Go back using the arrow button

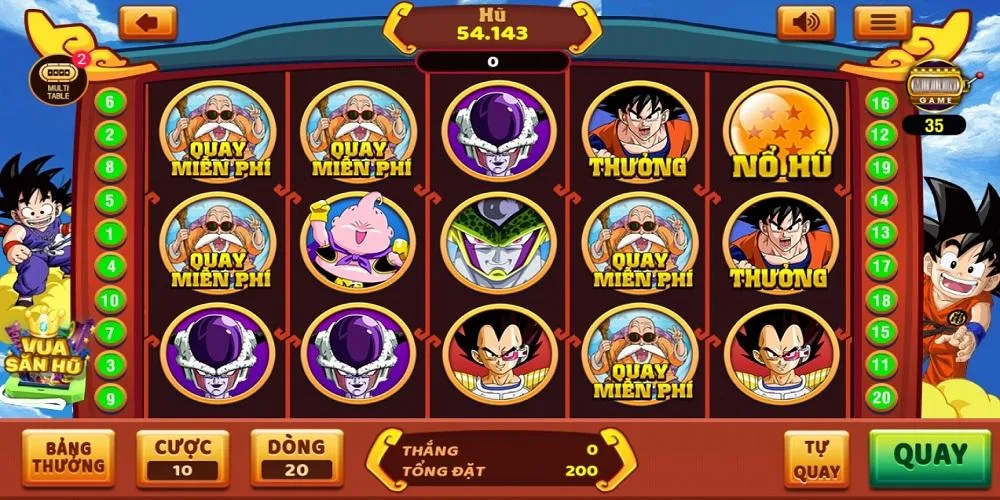(x=147, y=23)
